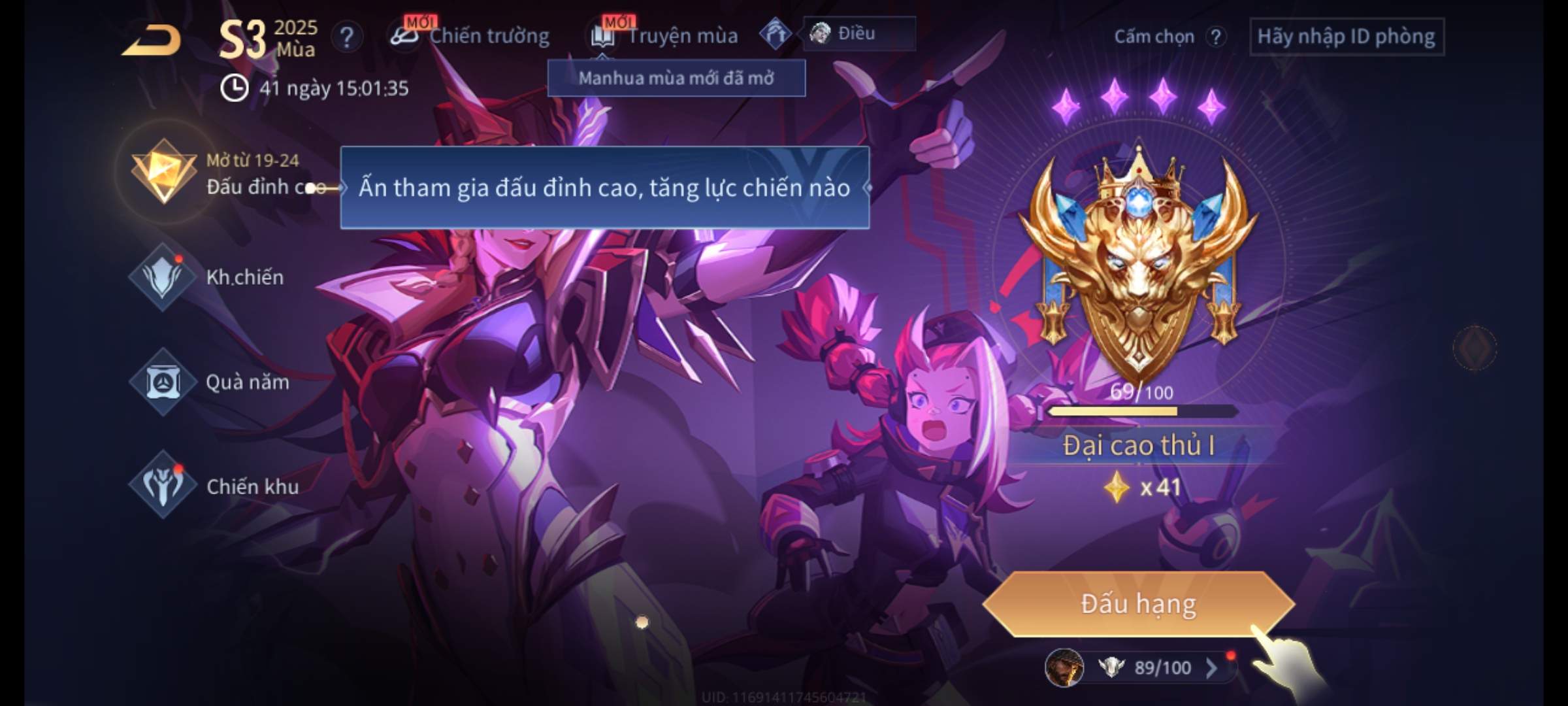This screenshot has height=706, width=1568.
Task: Tap the peak tournament tooltip banner
Action: click(x=604, y=188)
